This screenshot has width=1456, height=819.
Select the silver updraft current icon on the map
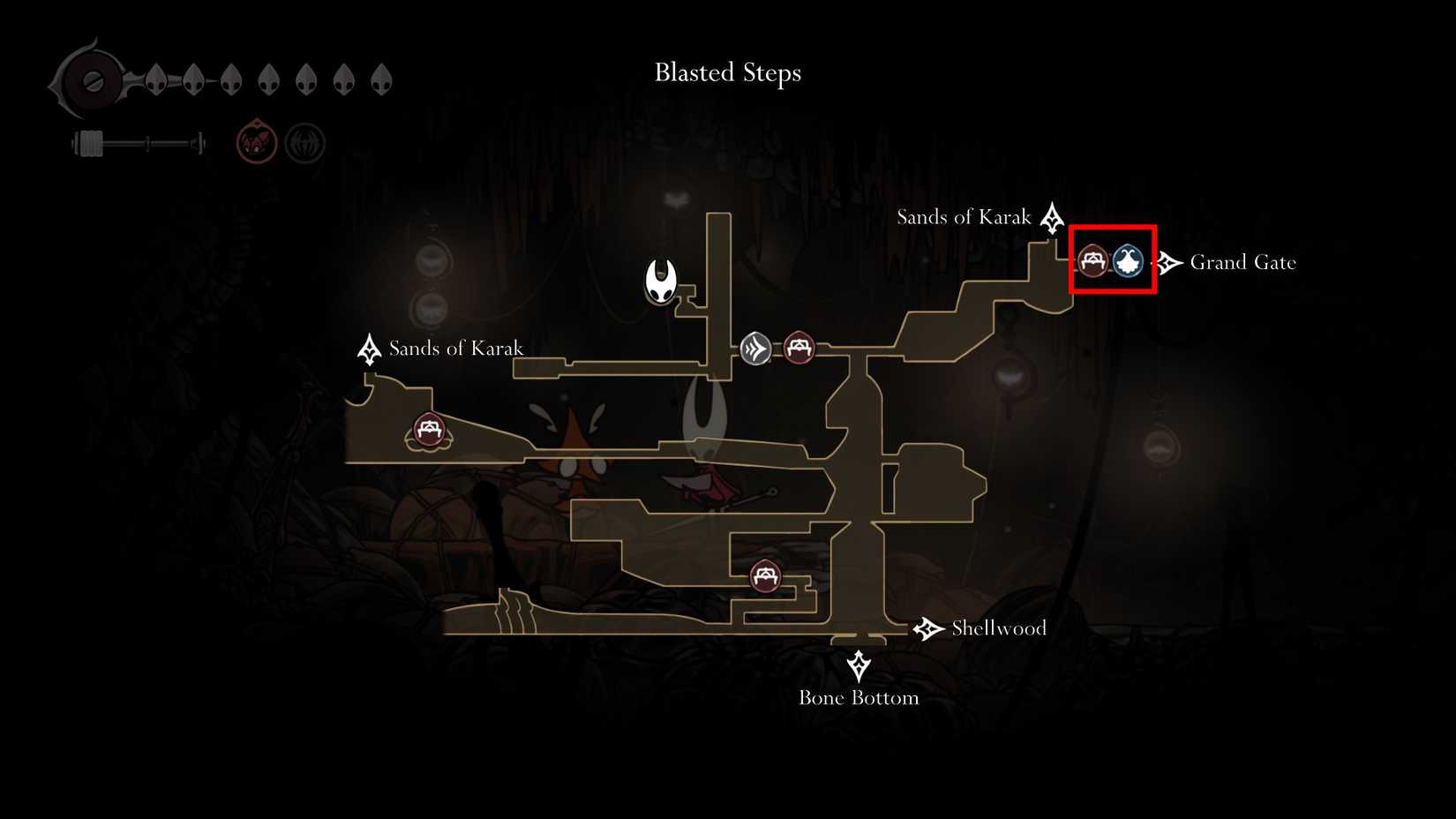755,349
